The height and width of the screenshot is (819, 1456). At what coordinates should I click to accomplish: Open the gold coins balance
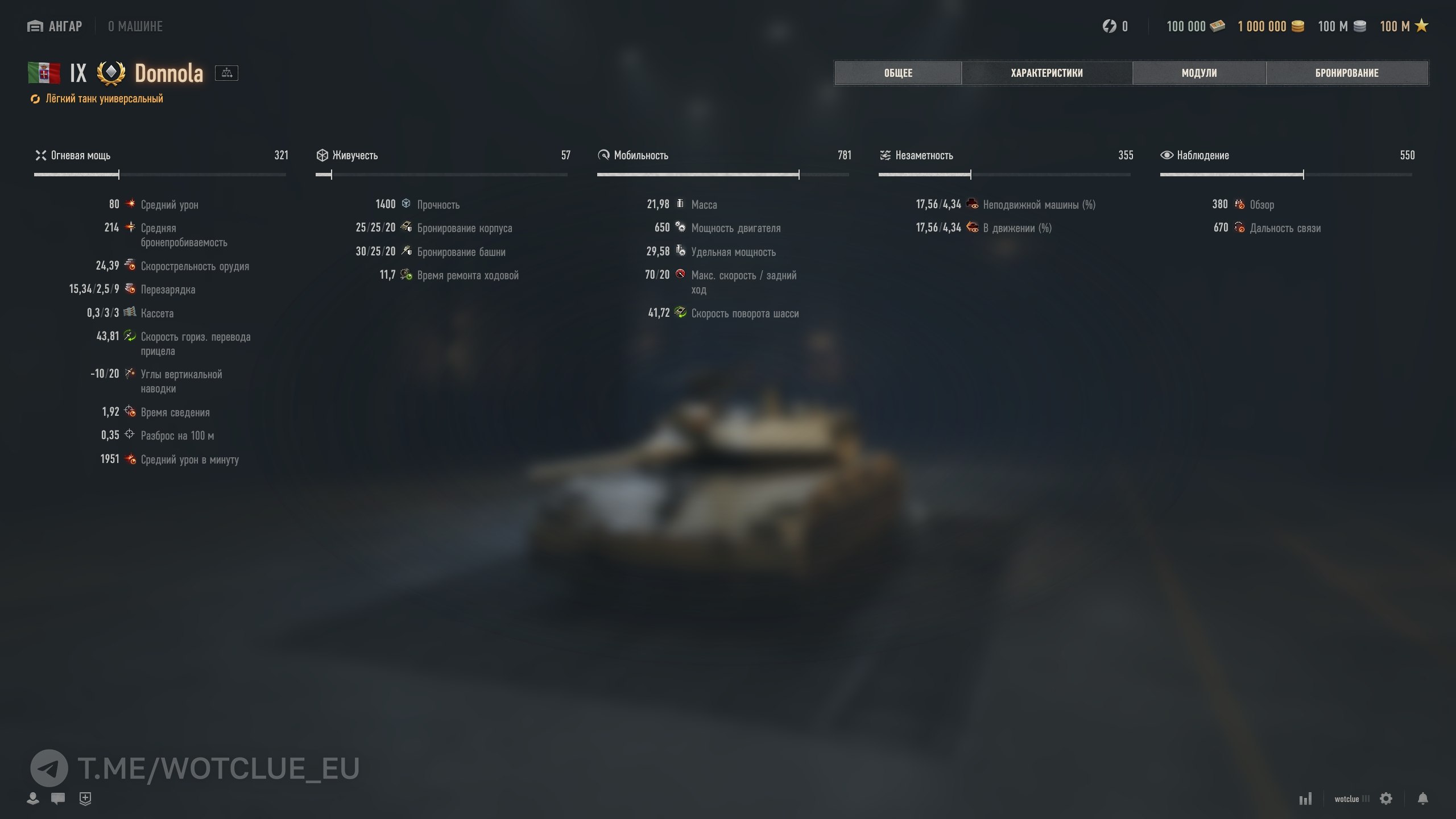click(x=1270, y=26)
